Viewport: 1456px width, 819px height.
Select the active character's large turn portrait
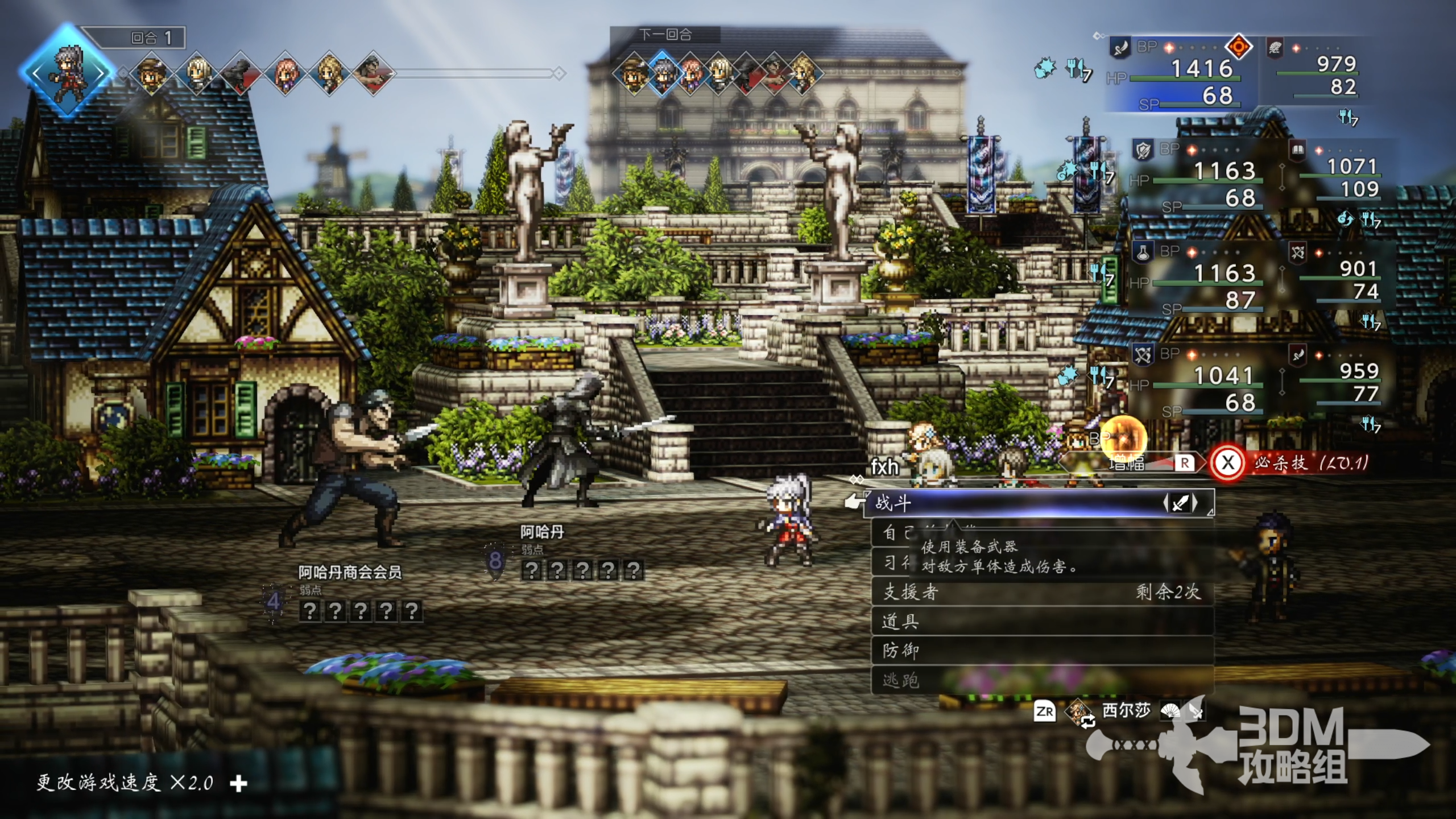tap(67, 73)
